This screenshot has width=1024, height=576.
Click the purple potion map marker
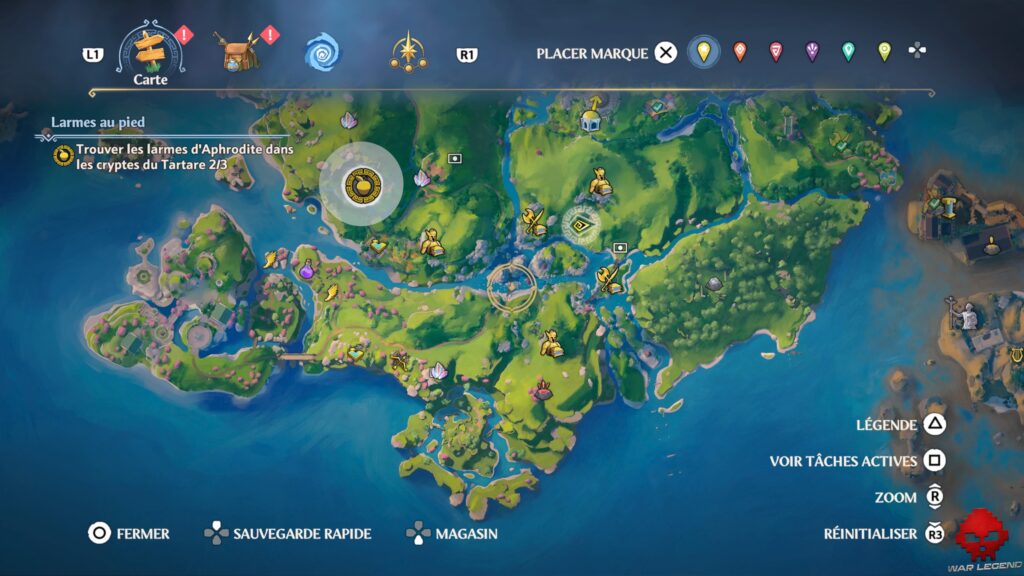(x=306, y=269)
